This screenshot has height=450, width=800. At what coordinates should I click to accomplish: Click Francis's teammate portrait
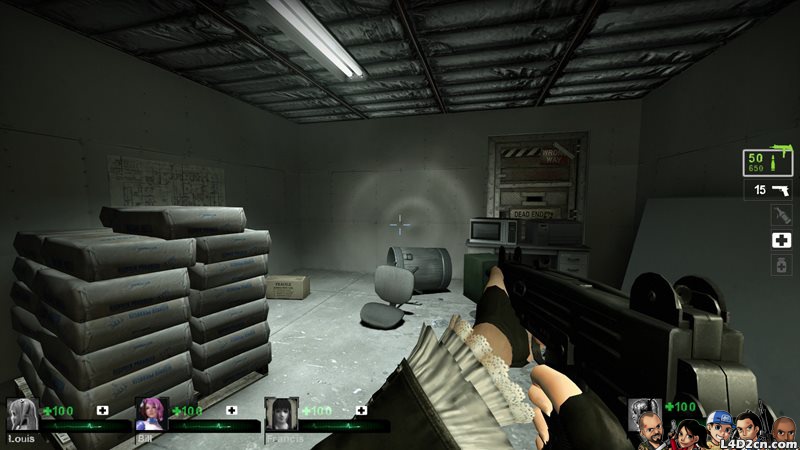(x=280, y=414)
